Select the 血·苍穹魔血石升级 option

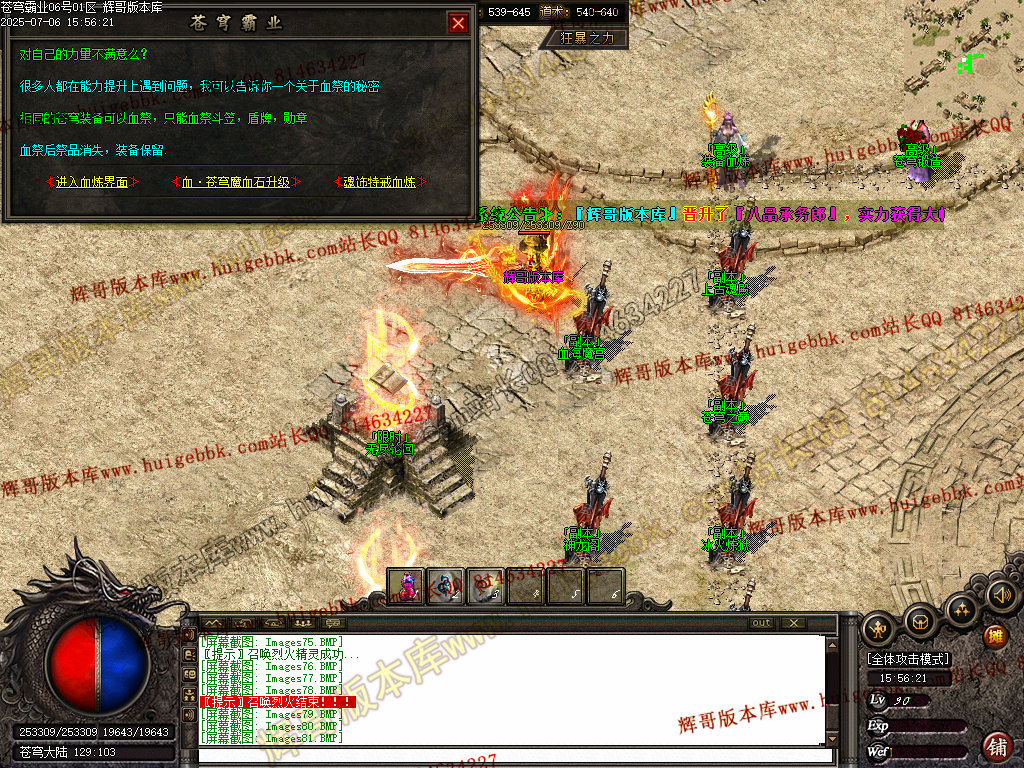click(236, 182)
